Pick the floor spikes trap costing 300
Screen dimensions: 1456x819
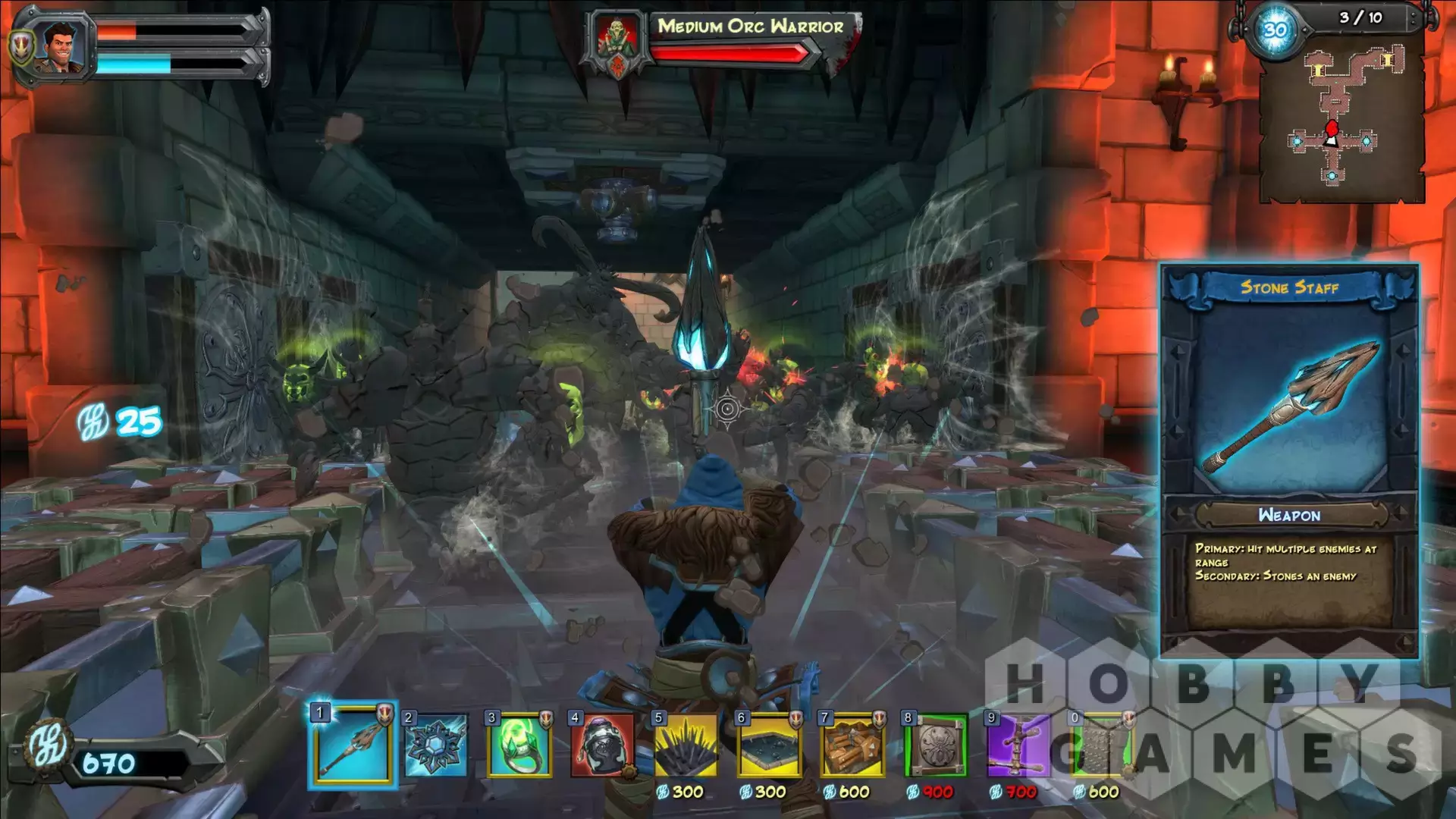686,745
